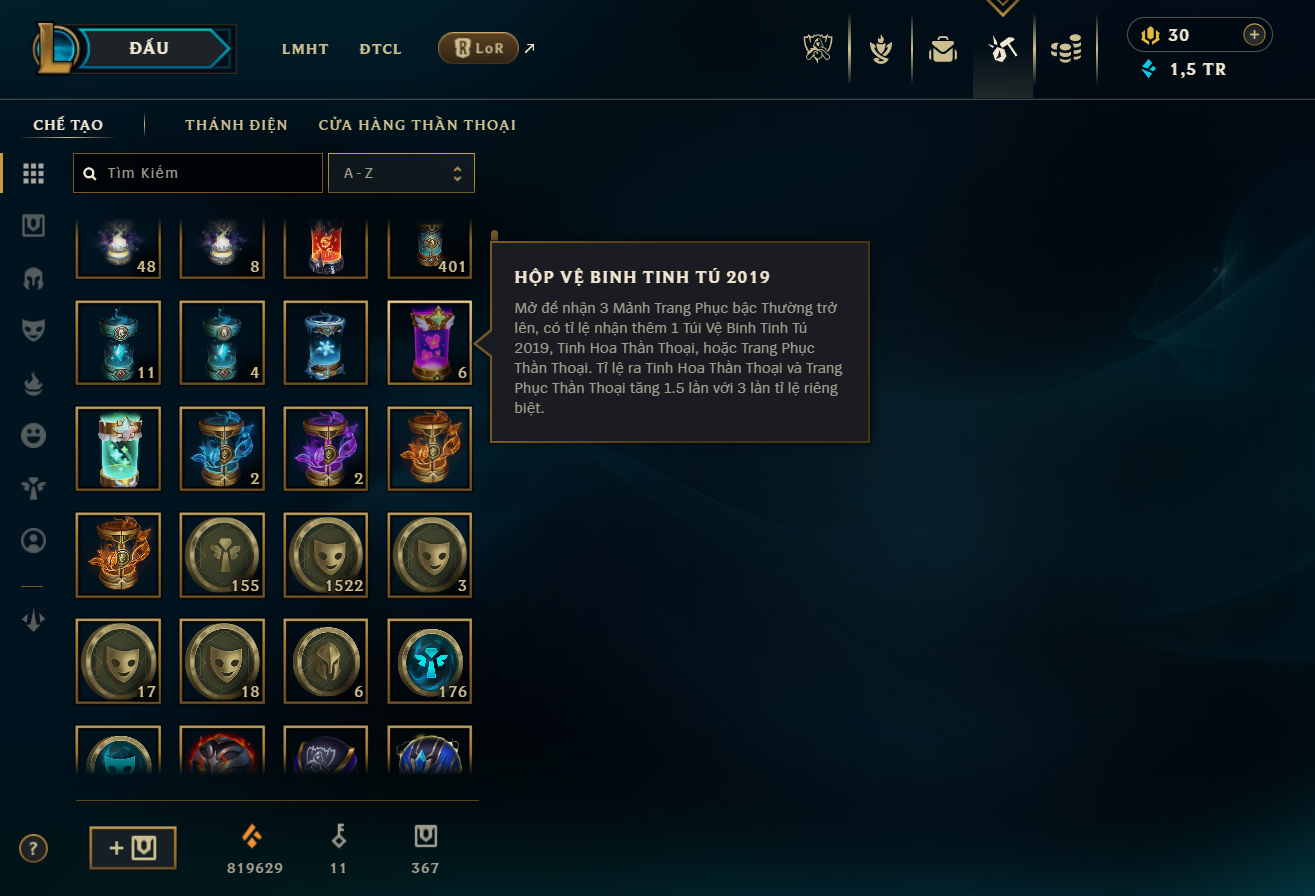
Task: Add more RP with the plus button
Action: [x=1254, y=35]
